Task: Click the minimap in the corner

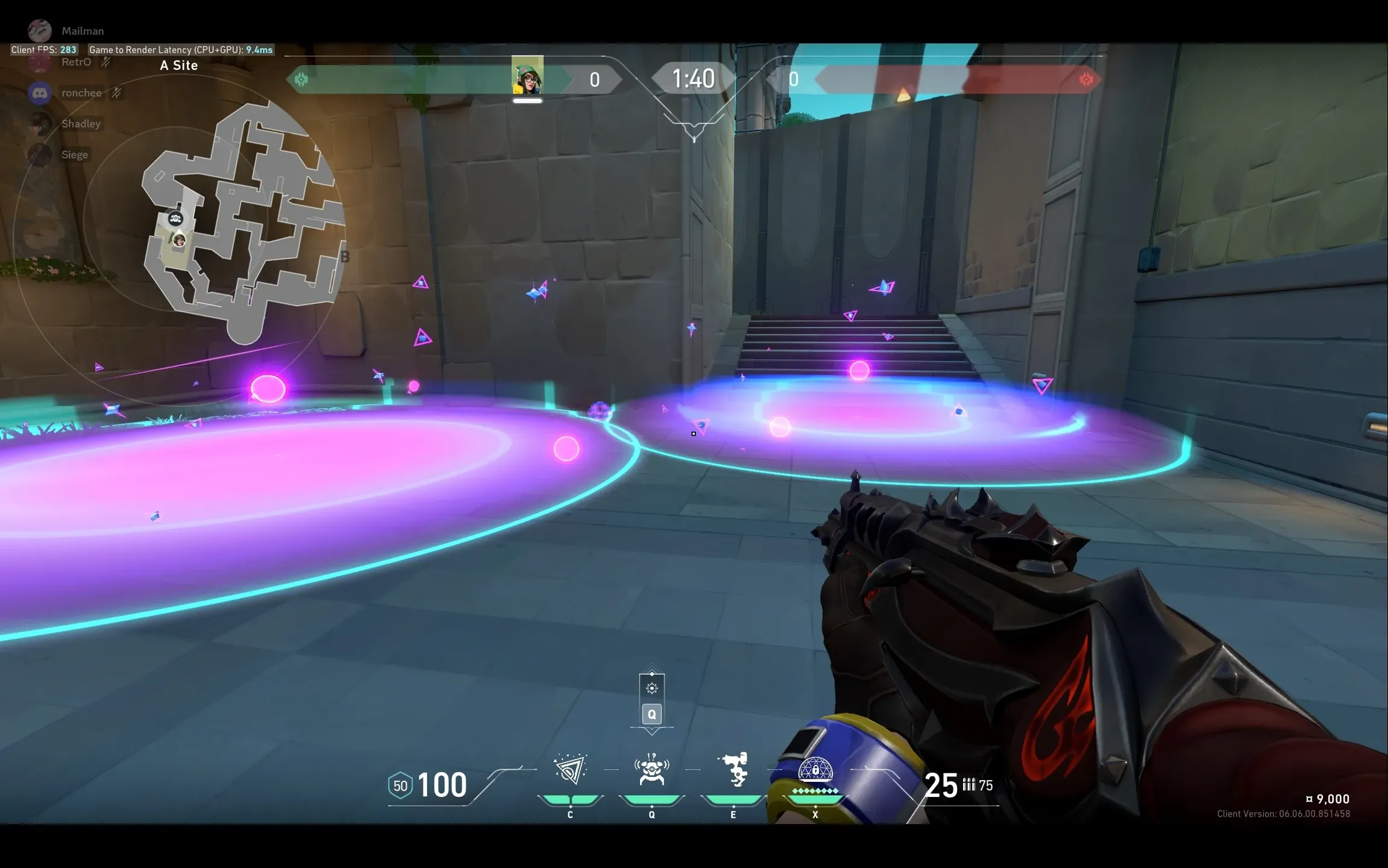Action: (x=241, y=223)
